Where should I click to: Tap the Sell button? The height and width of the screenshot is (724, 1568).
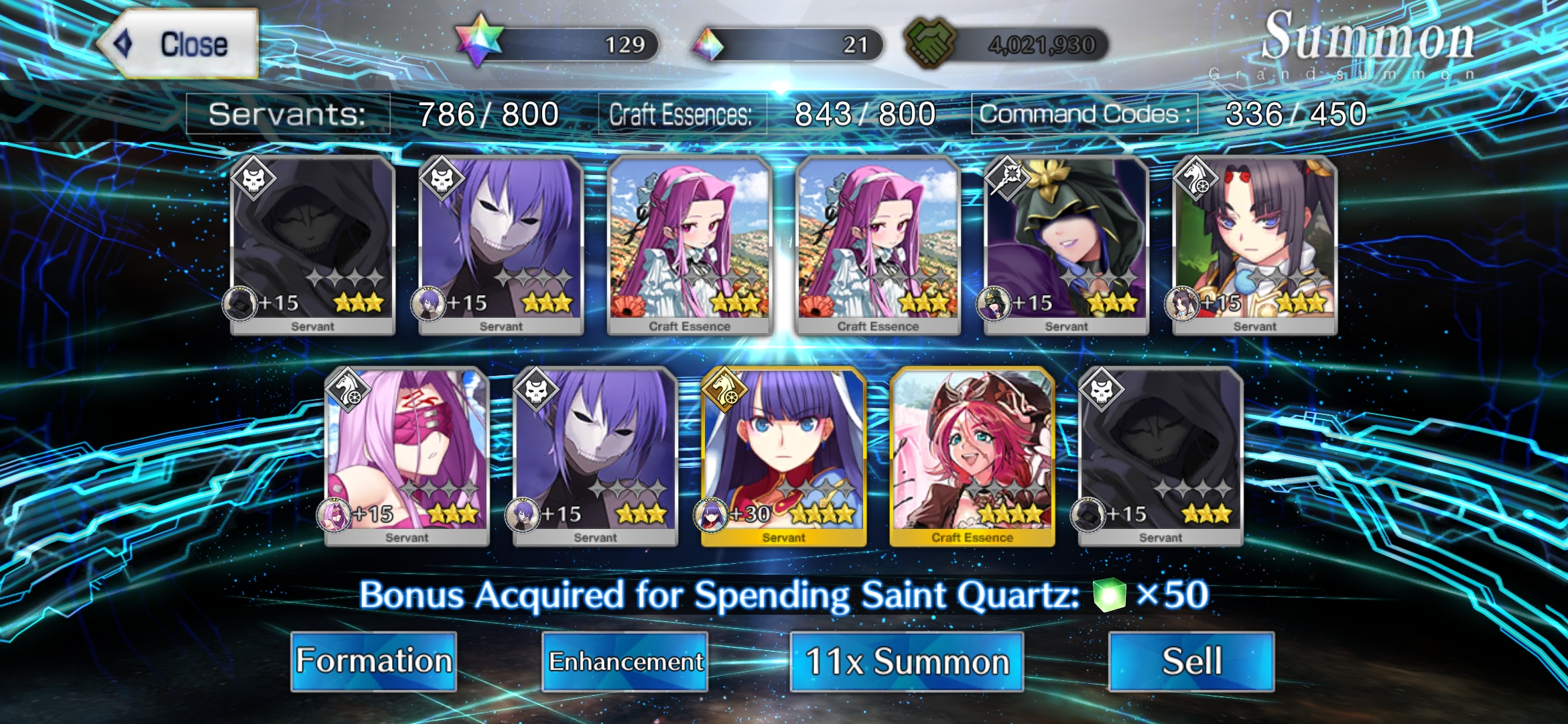pos(1191,661)
